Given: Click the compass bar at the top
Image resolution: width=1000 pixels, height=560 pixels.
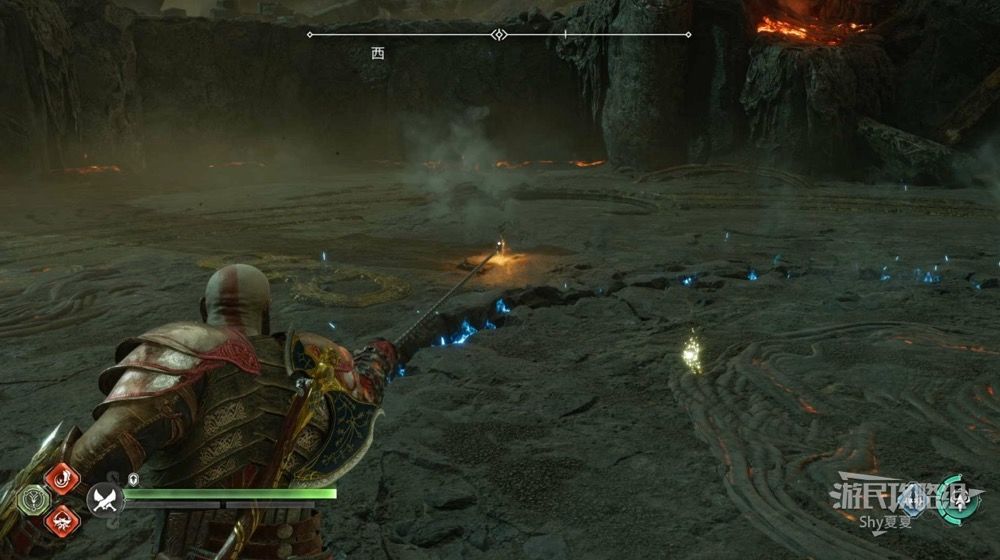Looking at the screenshot, I should (498, 35).
